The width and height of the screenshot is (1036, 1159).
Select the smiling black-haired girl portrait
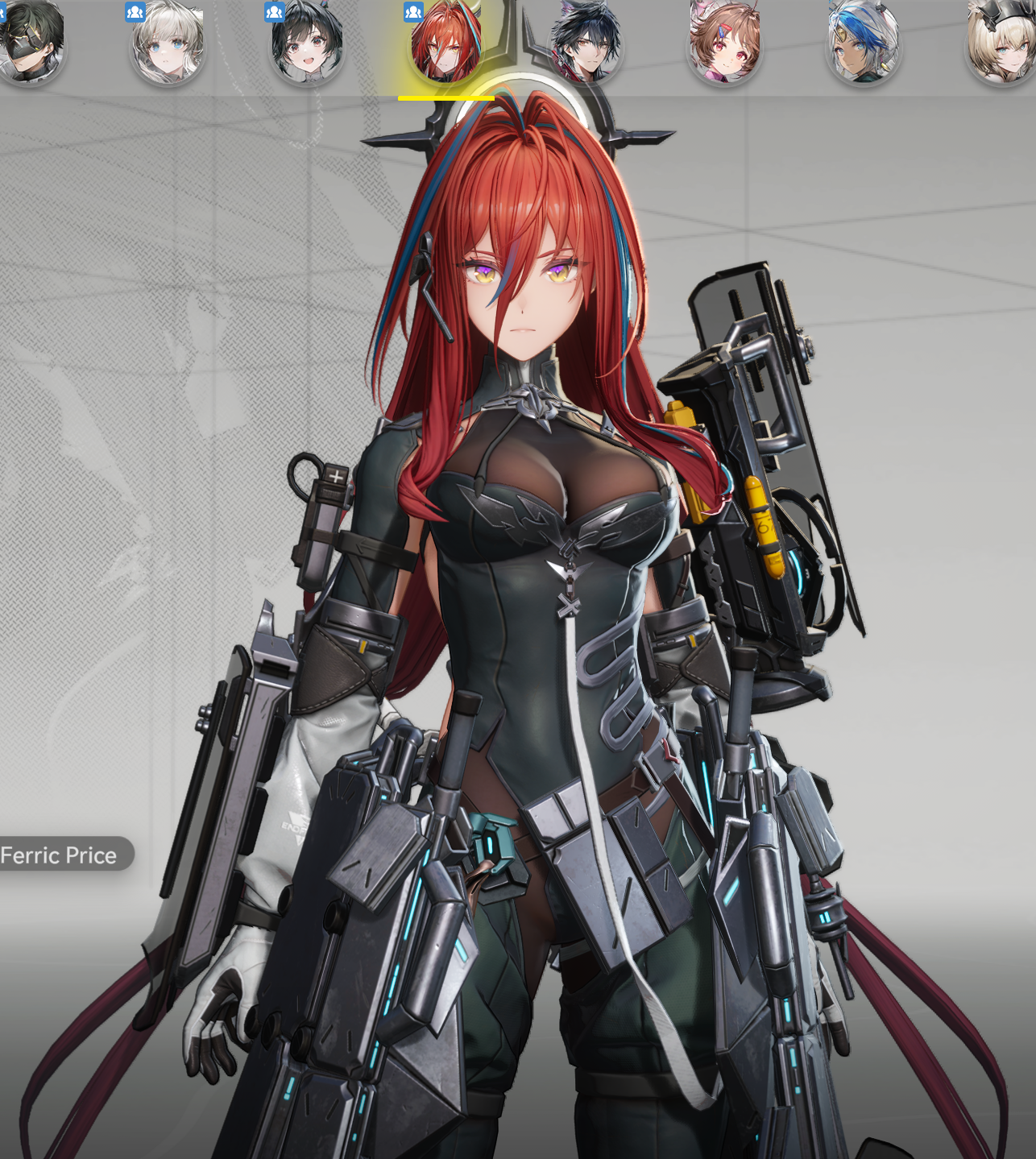point(307,43)
